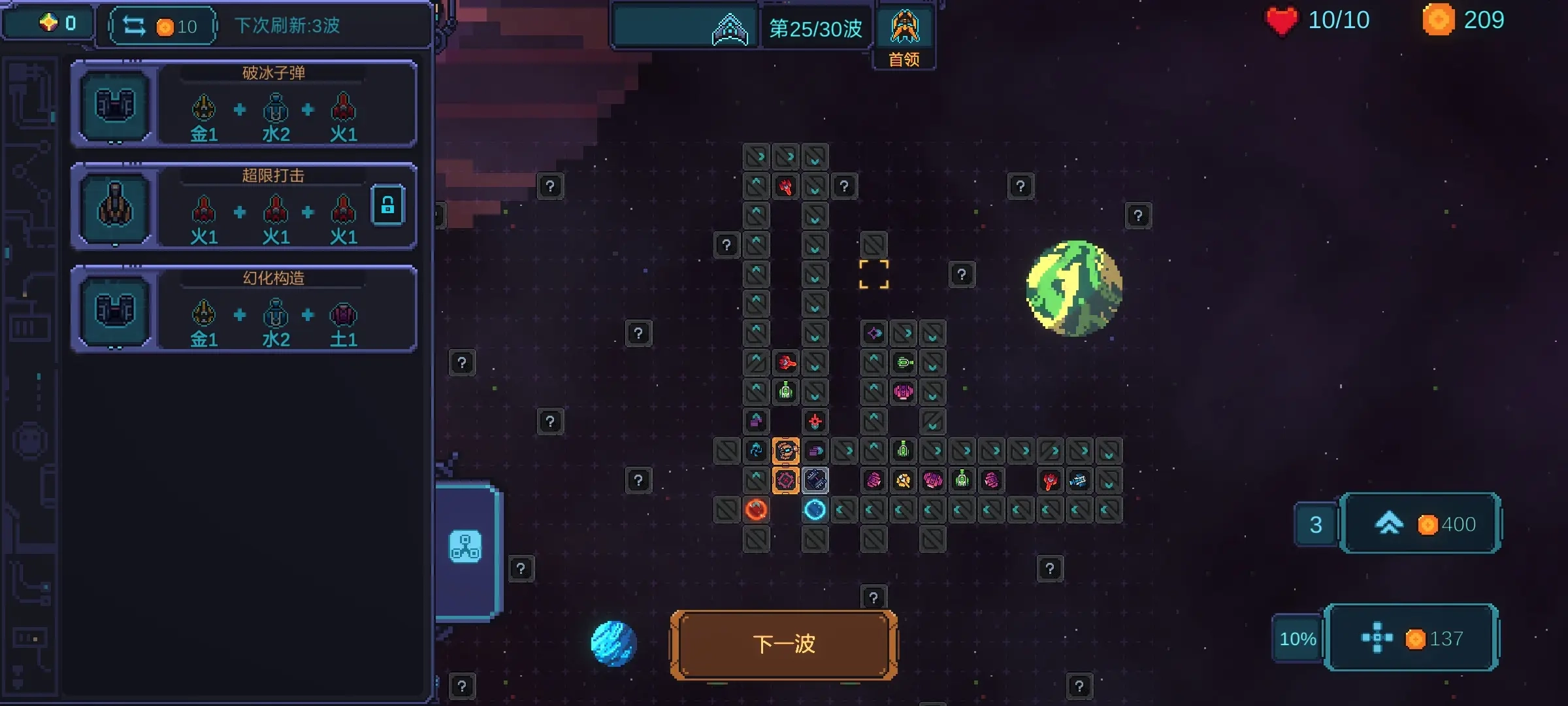Select the red-orange ring turret tile
The image size is (1568, 706).
click(x=756, y=509)
